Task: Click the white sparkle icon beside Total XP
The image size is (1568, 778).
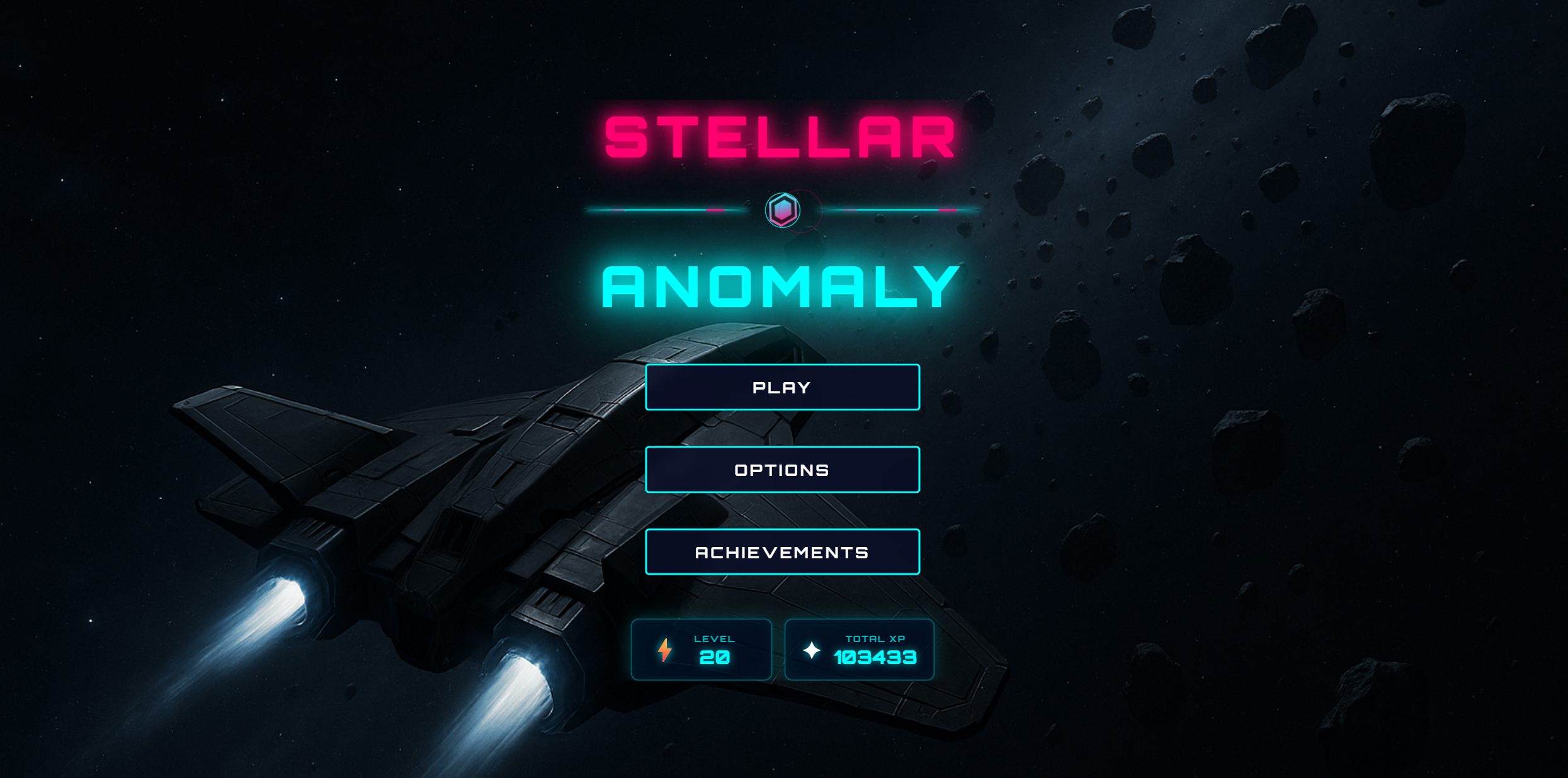Action: pyautogui.click(x=812, y=650)
